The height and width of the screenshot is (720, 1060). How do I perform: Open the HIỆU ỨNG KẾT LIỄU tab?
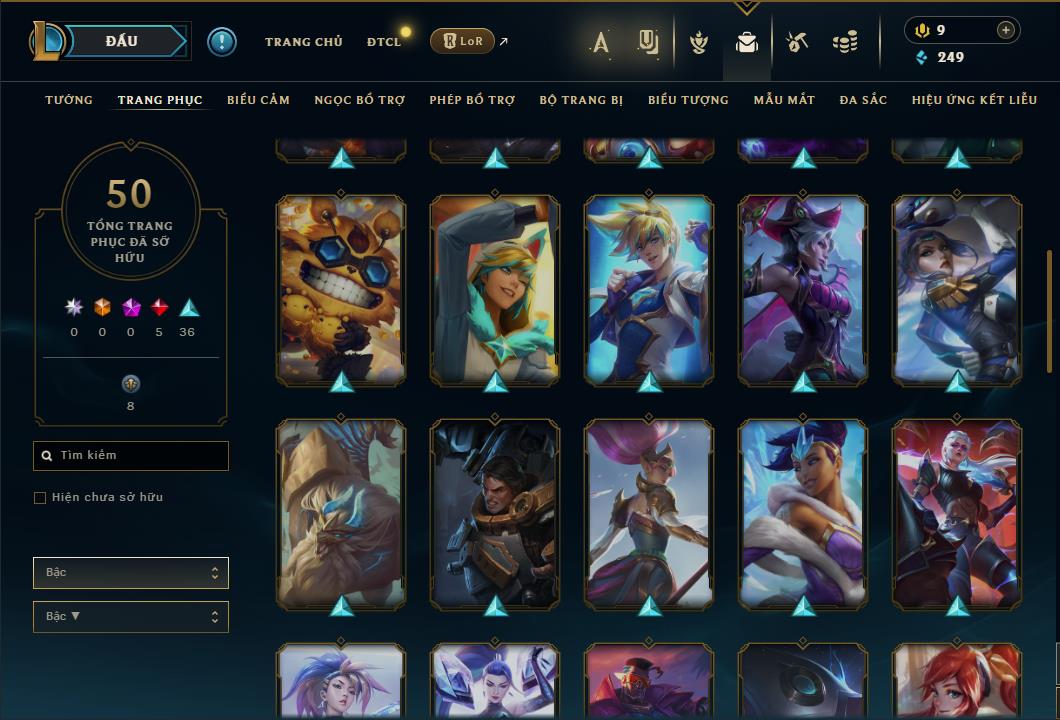tap(972, 100)
